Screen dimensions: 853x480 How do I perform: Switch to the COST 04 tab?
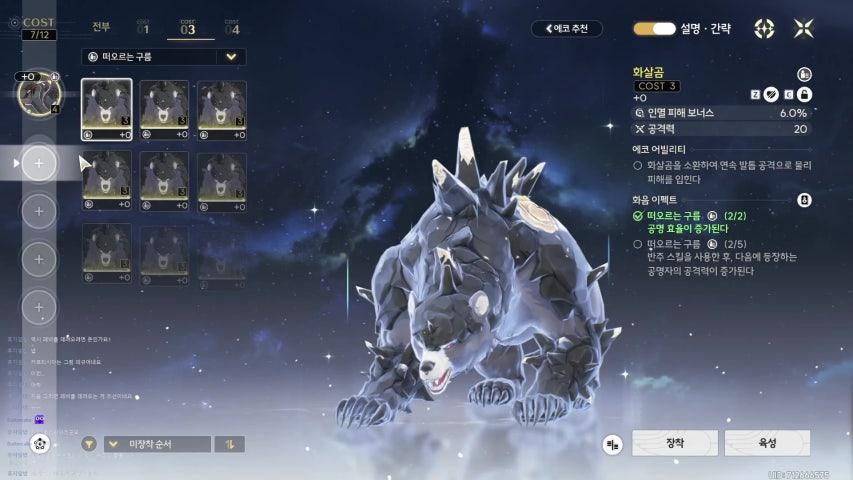(231, 27)
